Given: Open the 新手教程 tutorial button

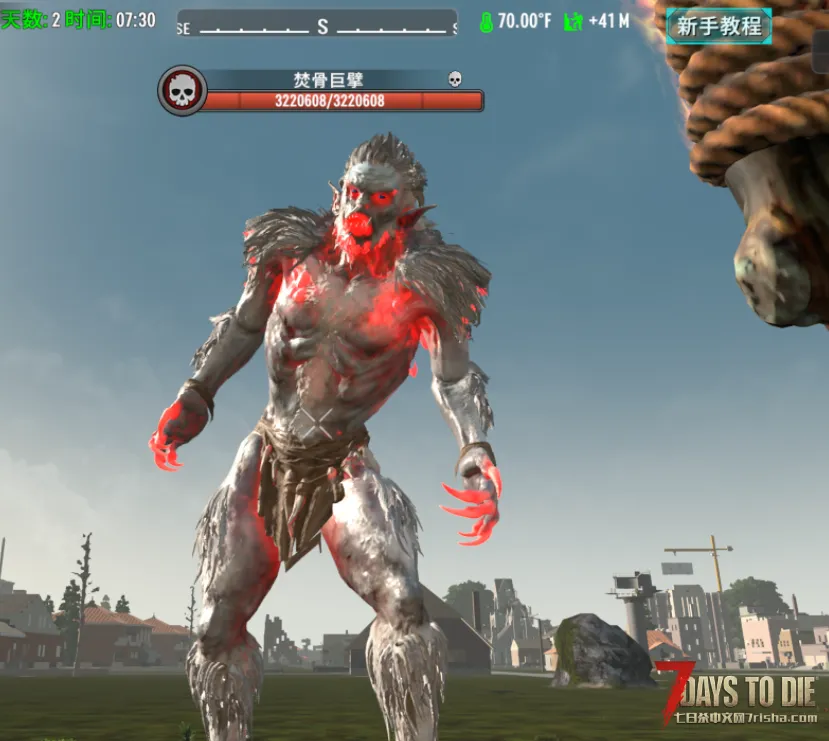Looking at the screenshot, I should 719,26.
